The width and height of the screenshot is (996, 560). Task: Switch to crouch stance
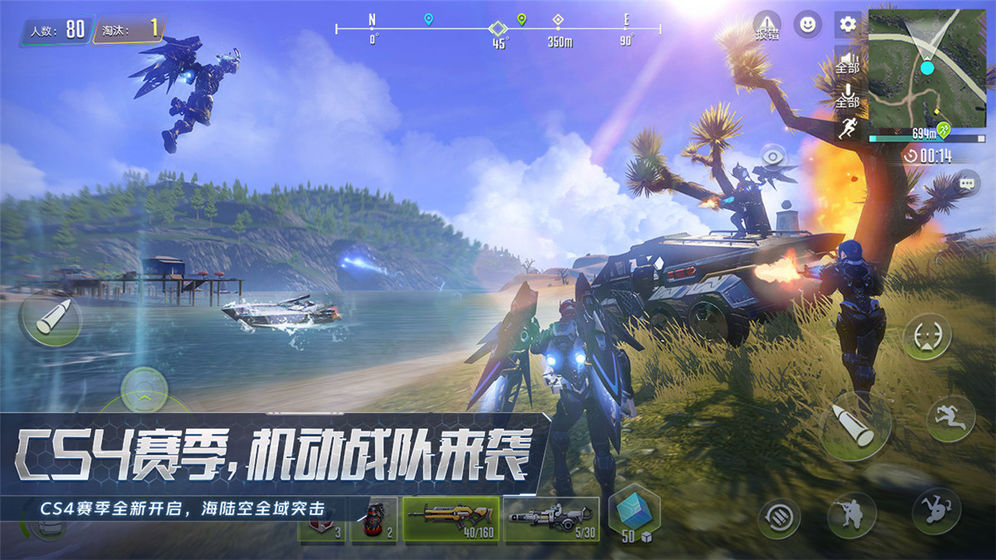point(851,515)
